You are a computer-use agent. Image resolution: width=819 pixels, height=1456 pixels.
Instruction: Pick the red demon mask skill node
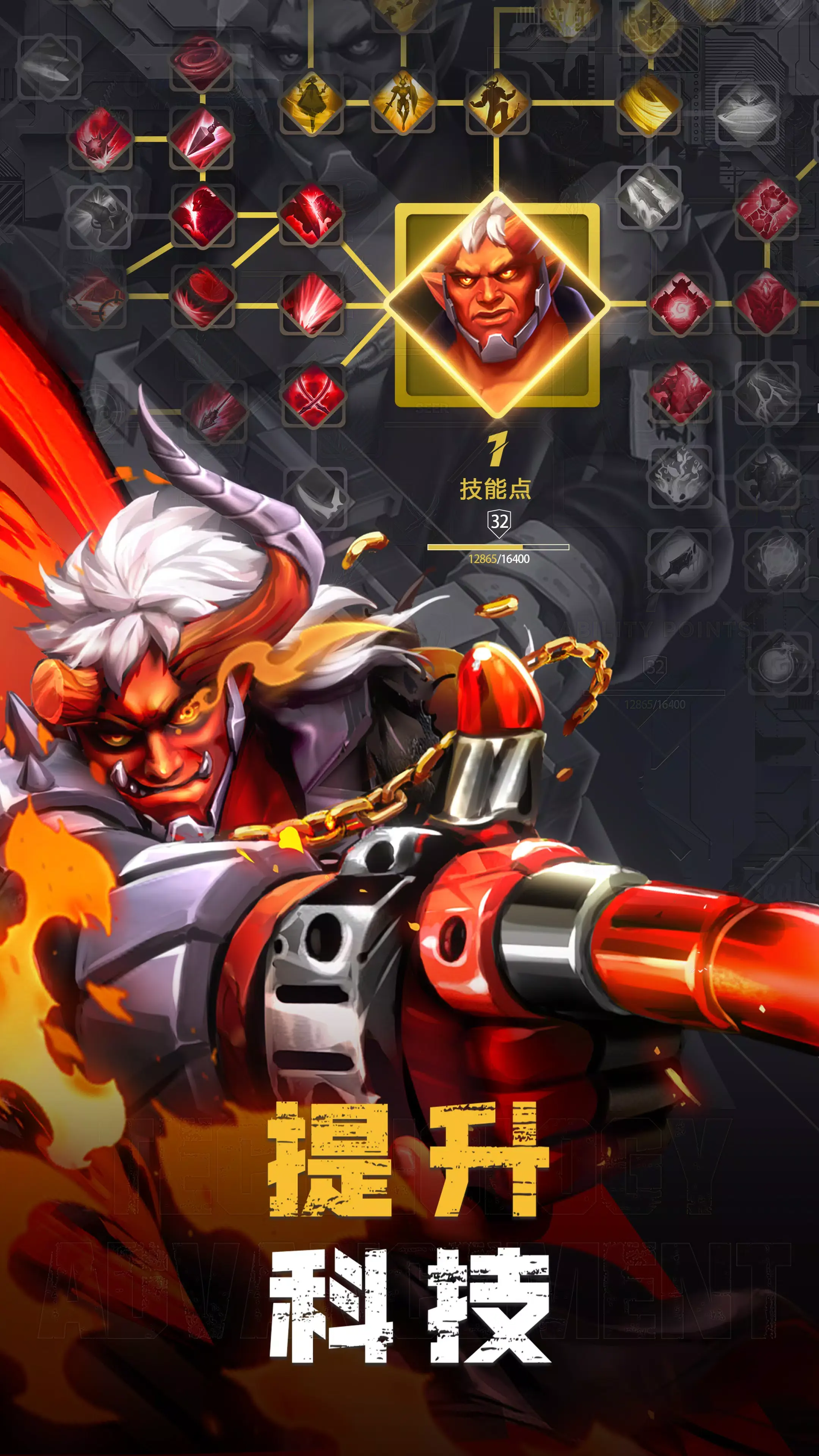(x=766, y=304)
